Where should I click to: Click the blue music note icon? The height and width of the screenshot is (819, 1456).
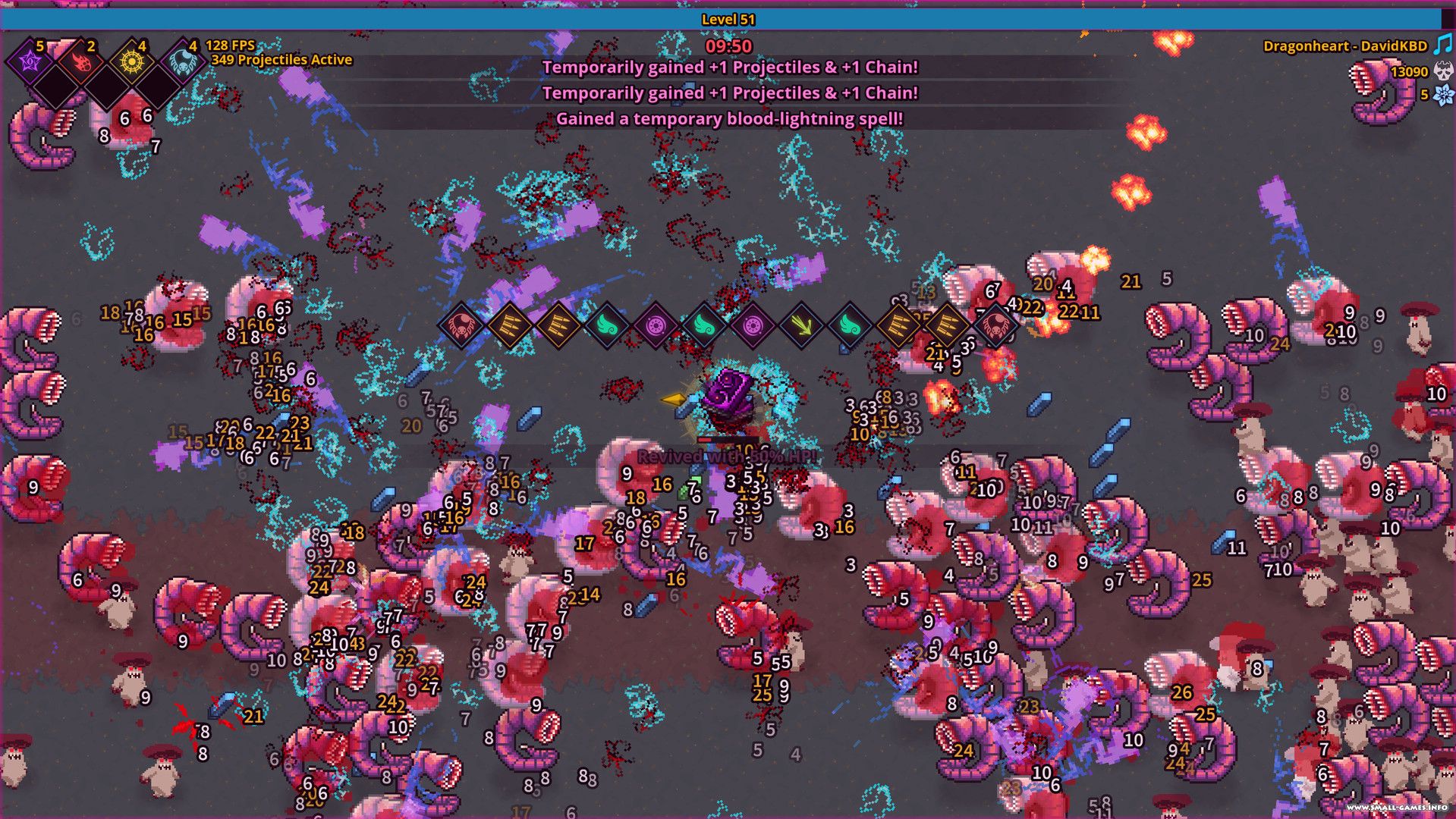pos(1442,45)
